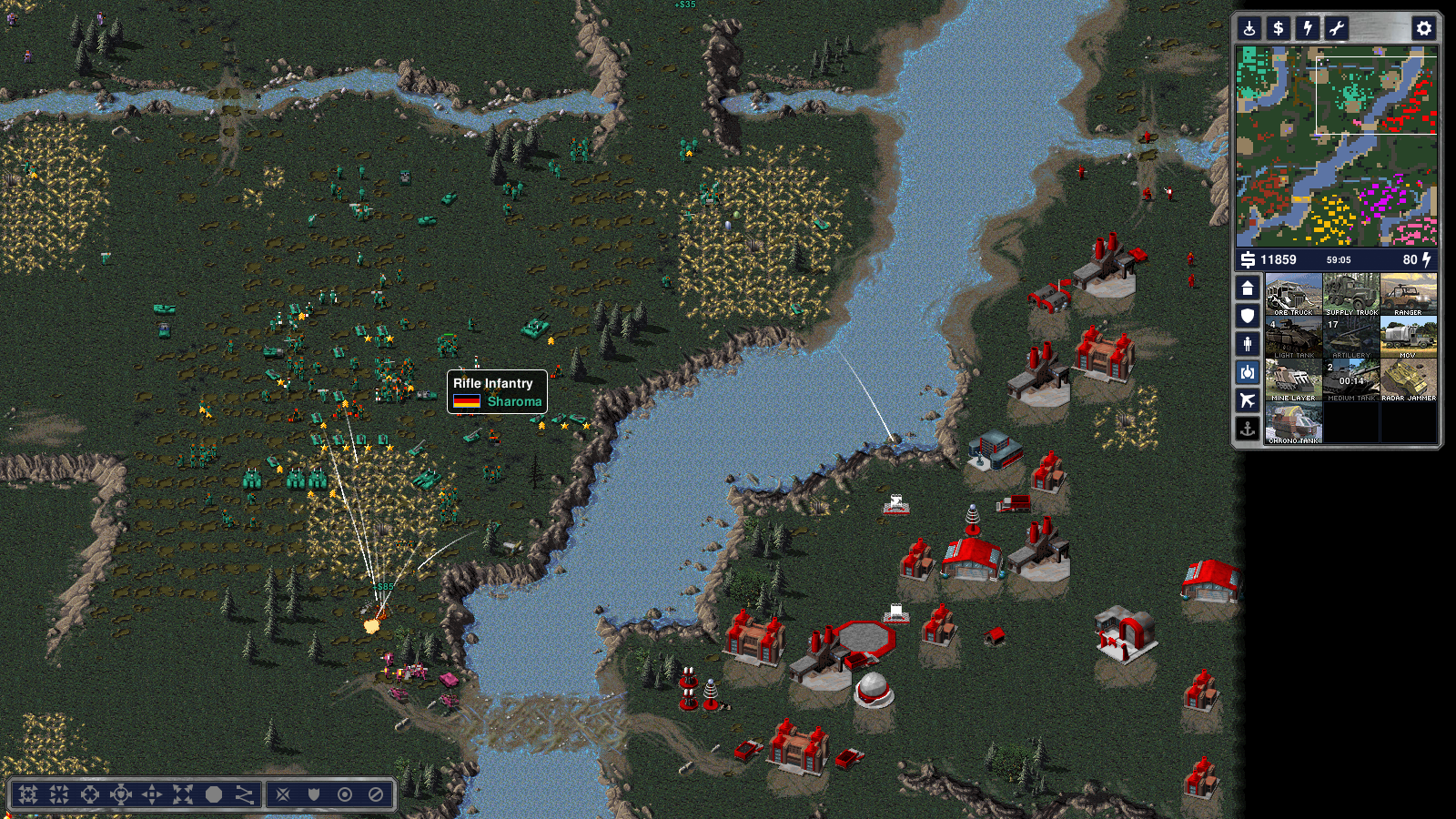Issue the stop command (octagon icon)
1456x819 pixels.
click(x=214, y=794)
